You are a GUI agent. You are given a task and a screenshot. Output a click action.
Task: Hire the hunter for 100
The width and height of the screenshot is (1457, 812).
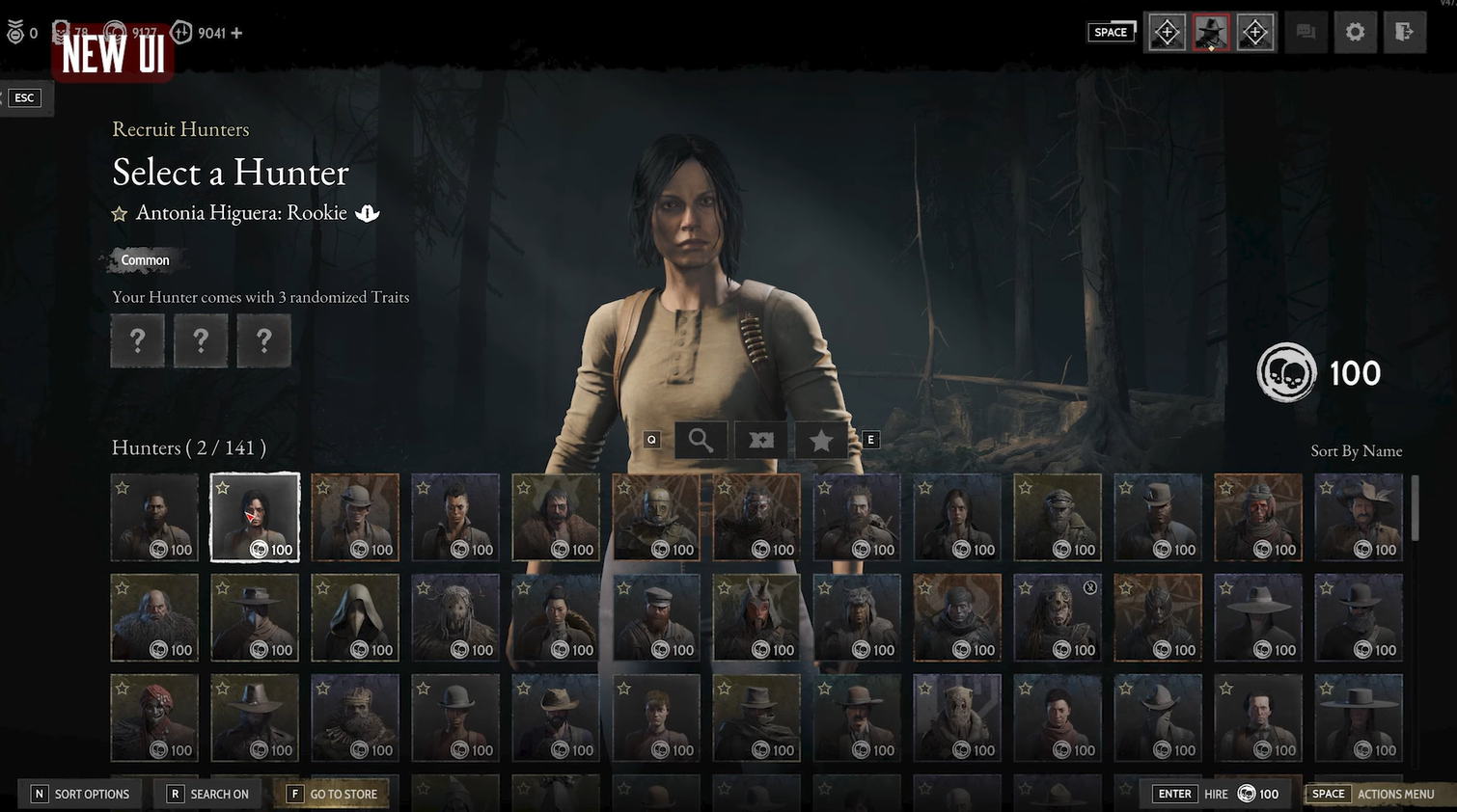(x=1216, y=794)
